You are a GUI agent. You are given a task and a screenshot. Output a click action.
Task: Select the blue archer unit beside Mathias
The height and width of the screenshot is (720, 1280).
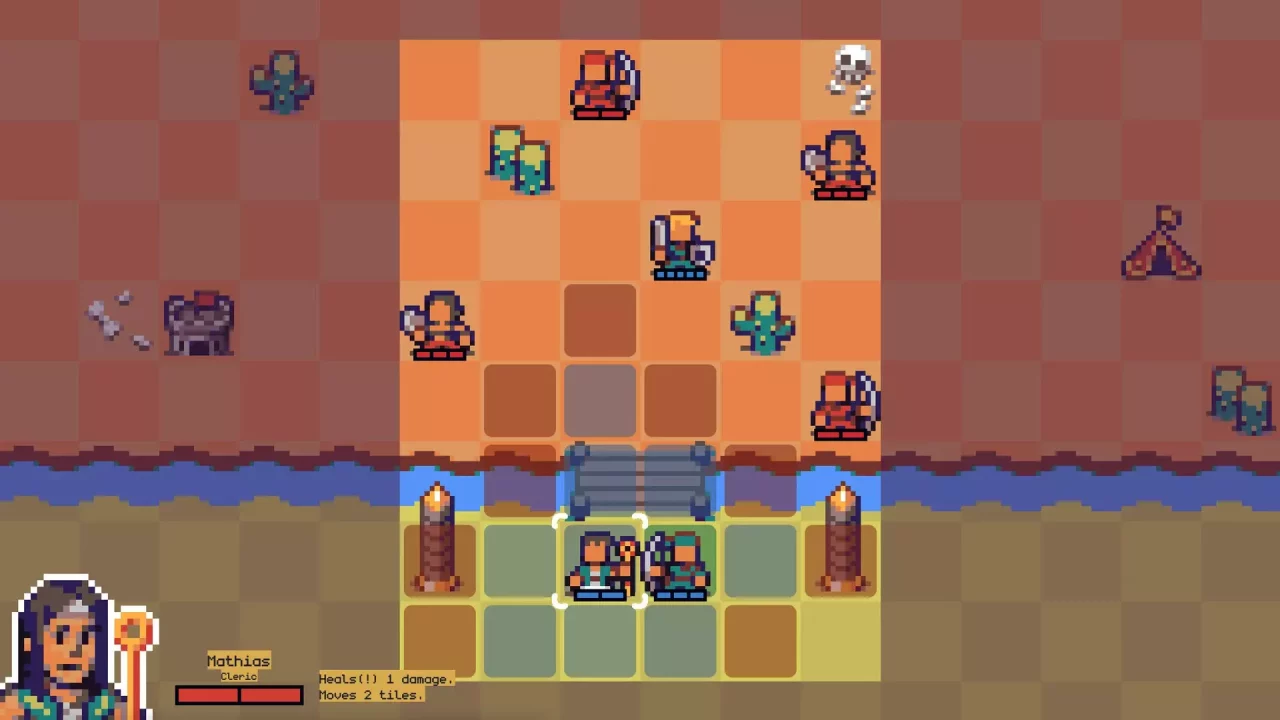pos(680,565)
